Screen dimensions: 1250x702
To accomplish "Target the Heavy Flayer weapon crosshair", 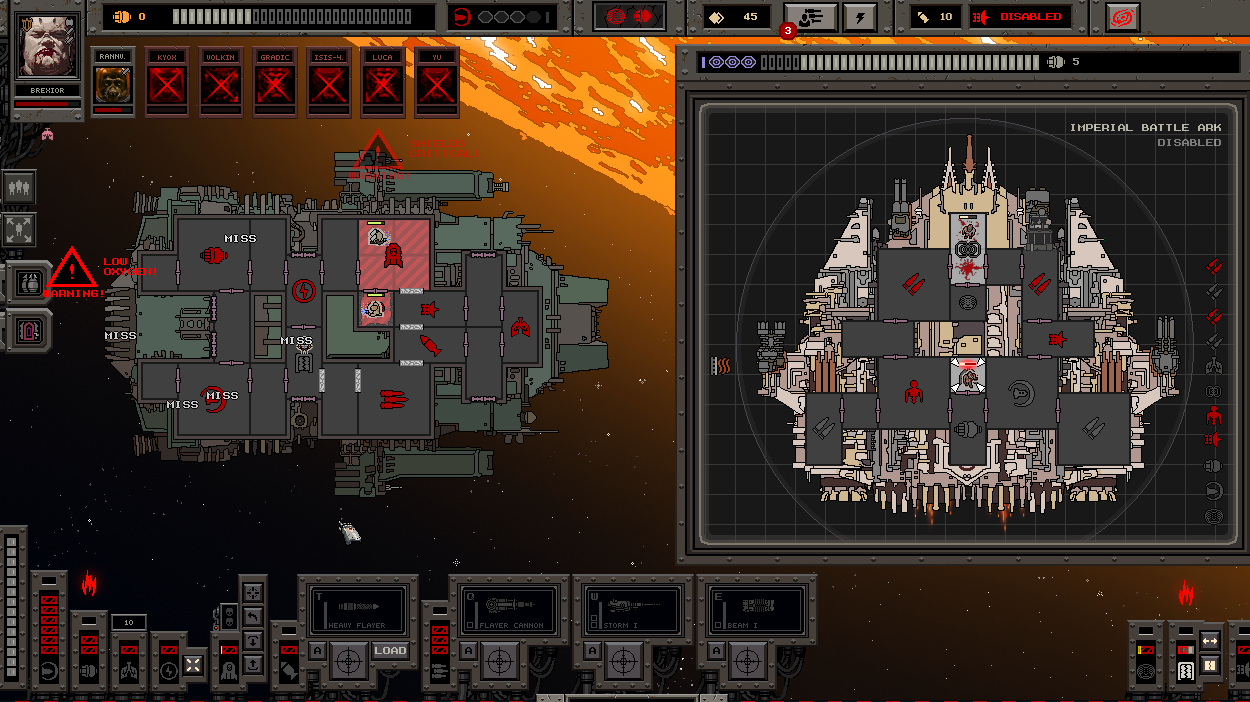I will tap(347, 658).
